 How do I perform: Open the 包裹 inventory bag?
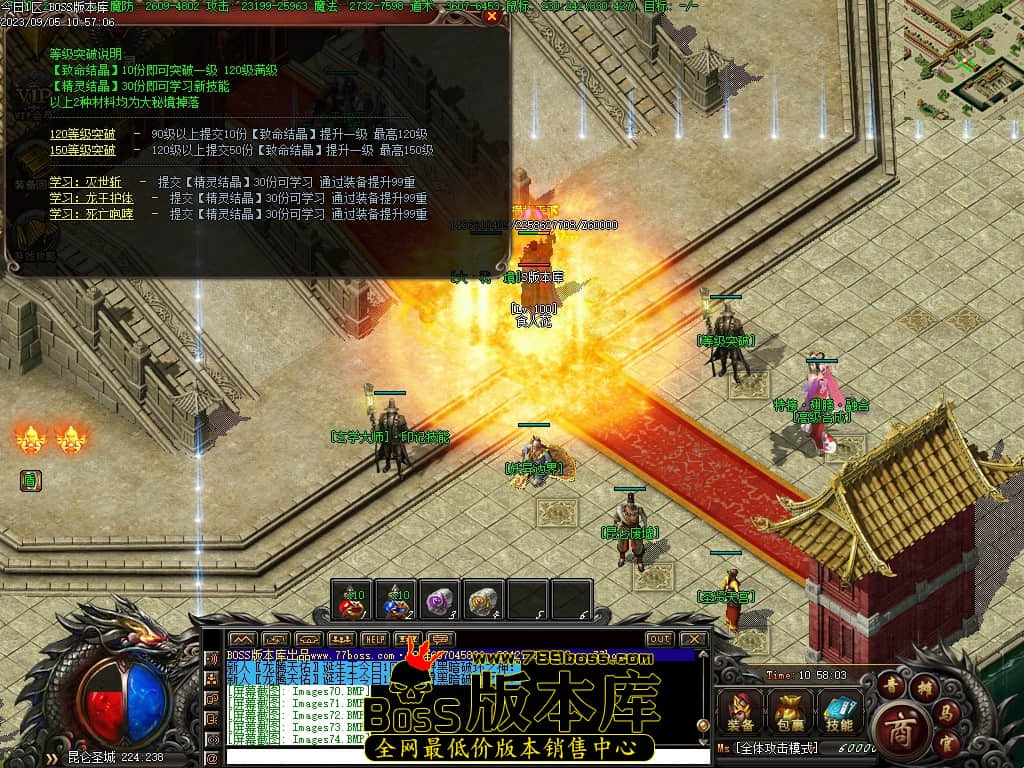point(790,712)
